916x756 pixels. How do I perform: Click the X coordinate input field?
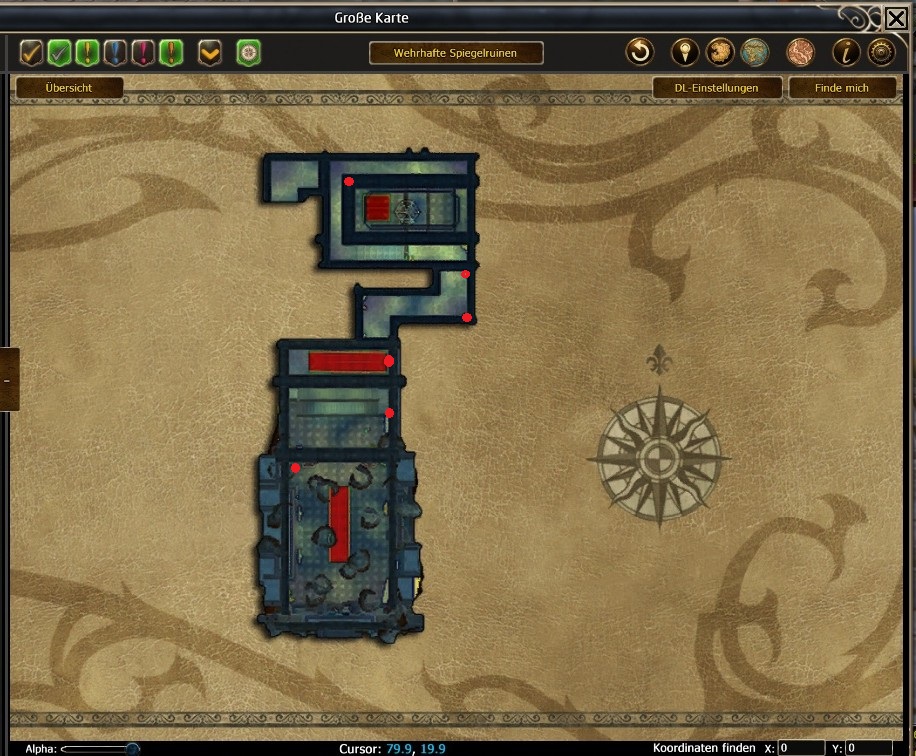801,748
